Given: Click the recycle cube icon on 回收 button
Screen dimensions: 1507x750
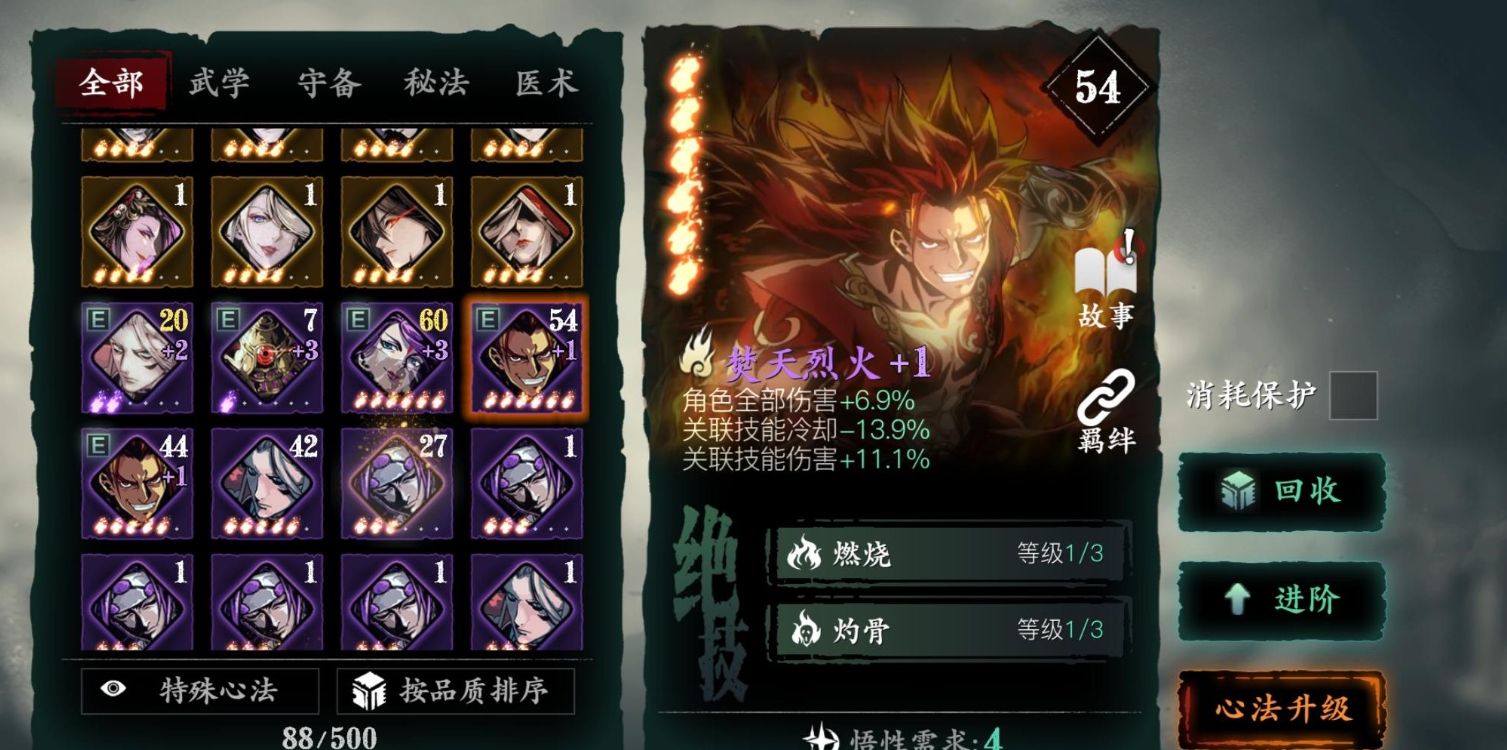Looking at the screenshot, I should coord(1240,490).
